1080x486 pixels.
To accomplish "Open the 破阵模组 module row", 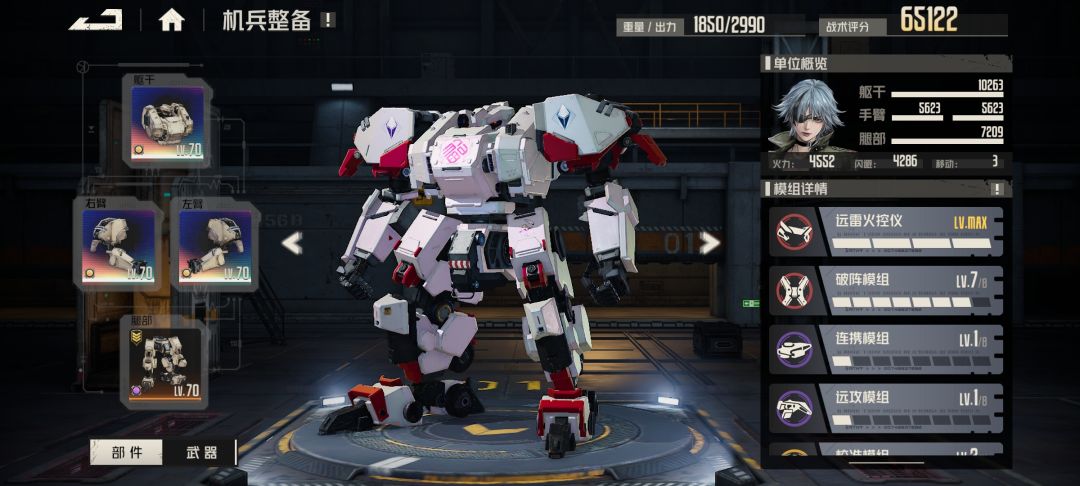I will coord(885,289).
